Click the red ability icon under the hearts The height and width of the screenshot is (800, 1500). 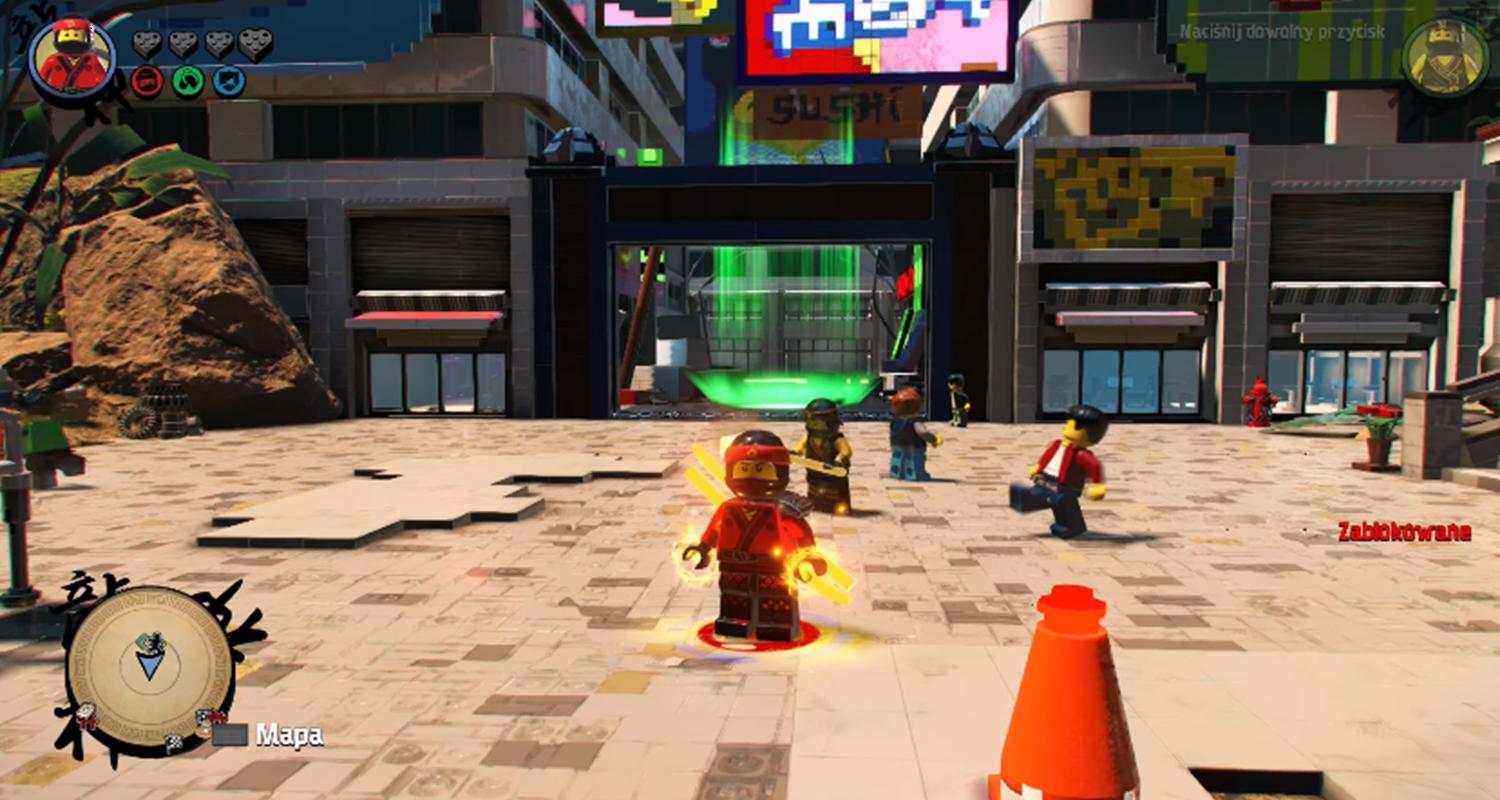[146, 80]
